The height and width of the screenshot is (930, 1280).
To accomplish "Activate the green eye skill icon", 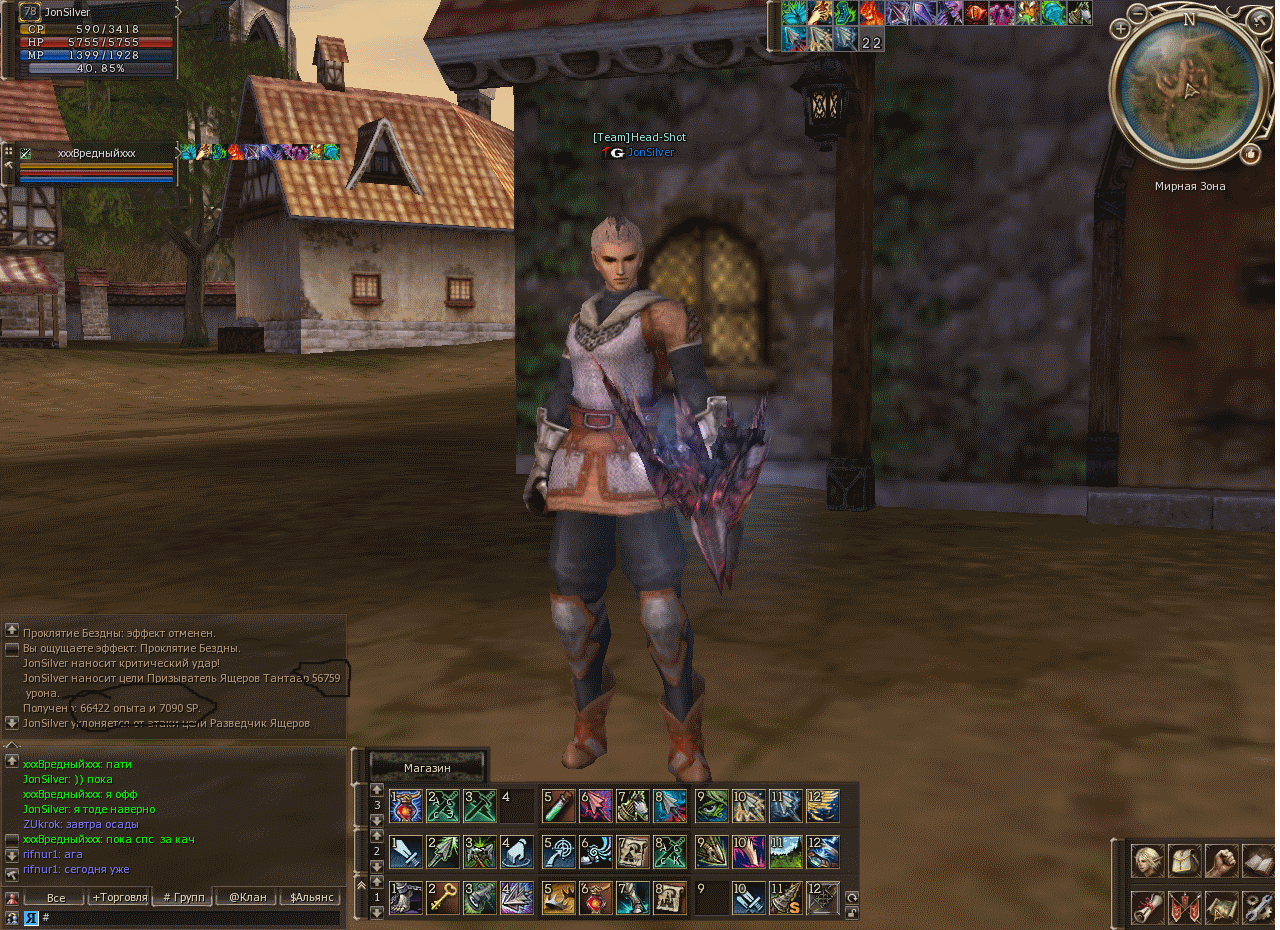I will [x=712, y=806].
